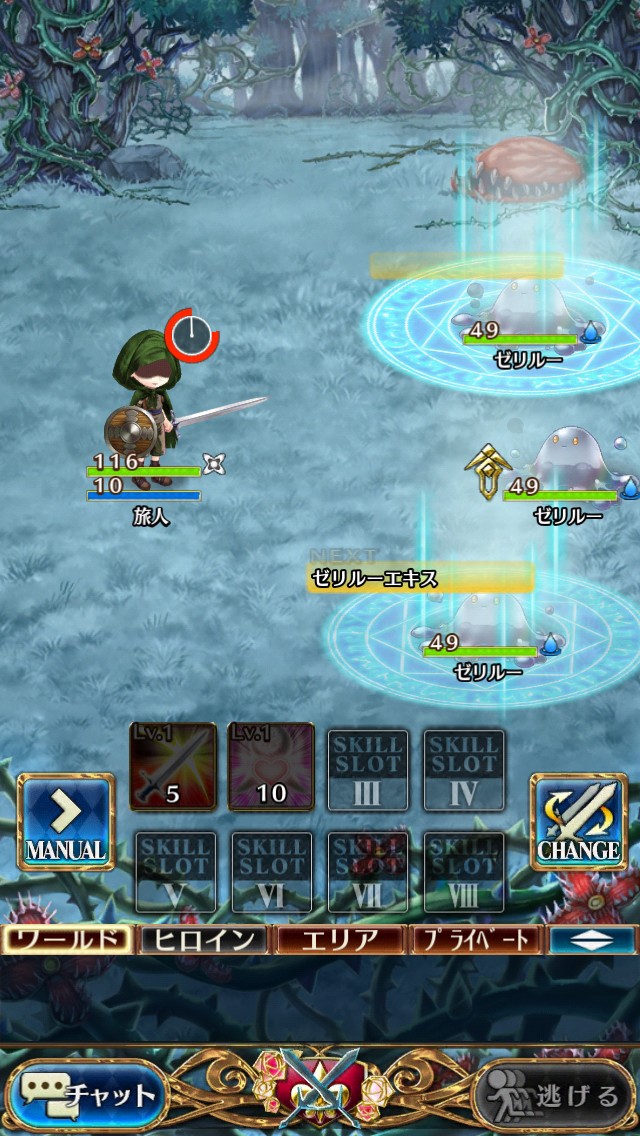Switch to the ワールド chat tab
640x1136 pixels.
click(x=67, y=940)
